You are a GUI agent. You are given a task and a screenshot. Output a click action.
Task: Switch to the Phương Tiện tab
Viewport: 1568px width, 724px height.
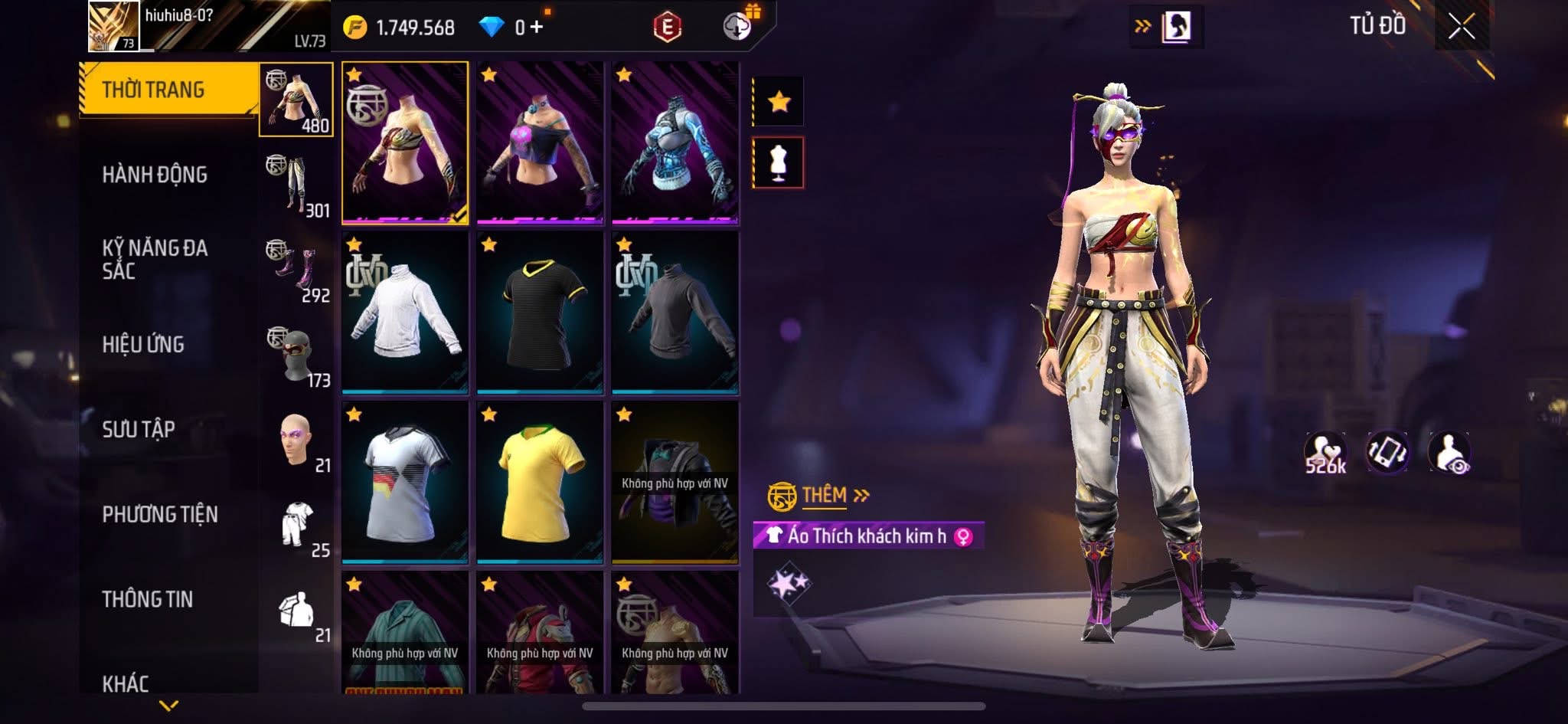point(160,514)
